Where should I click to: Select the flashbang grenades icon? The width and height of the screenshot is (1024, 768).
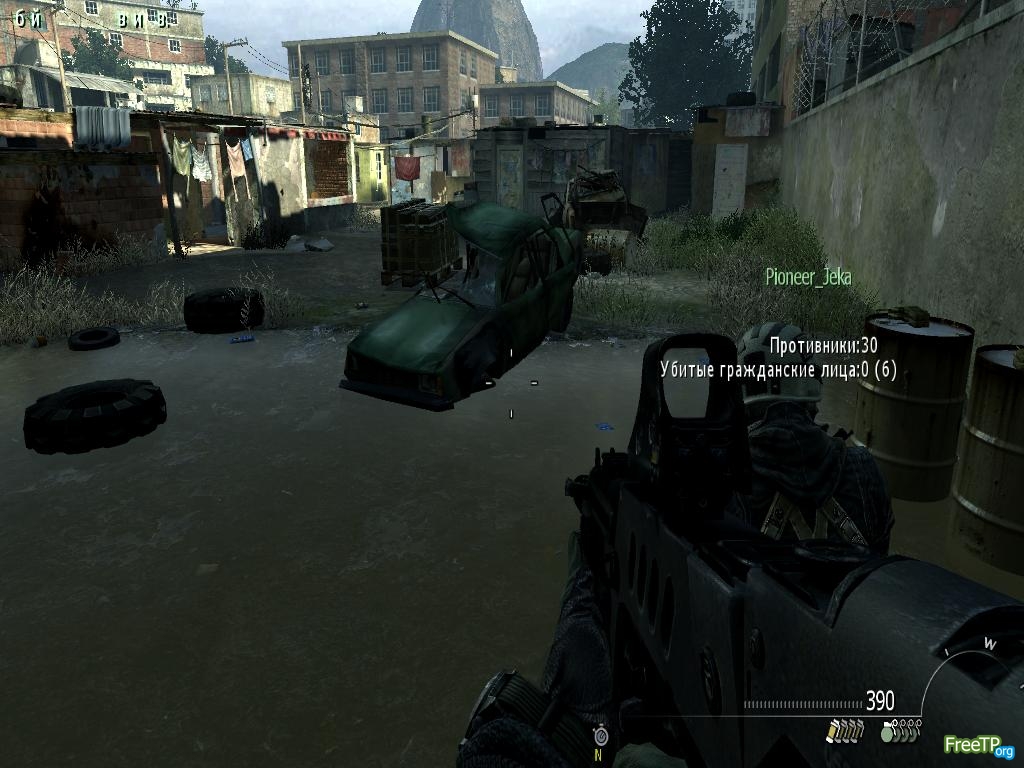click(845, 732)
